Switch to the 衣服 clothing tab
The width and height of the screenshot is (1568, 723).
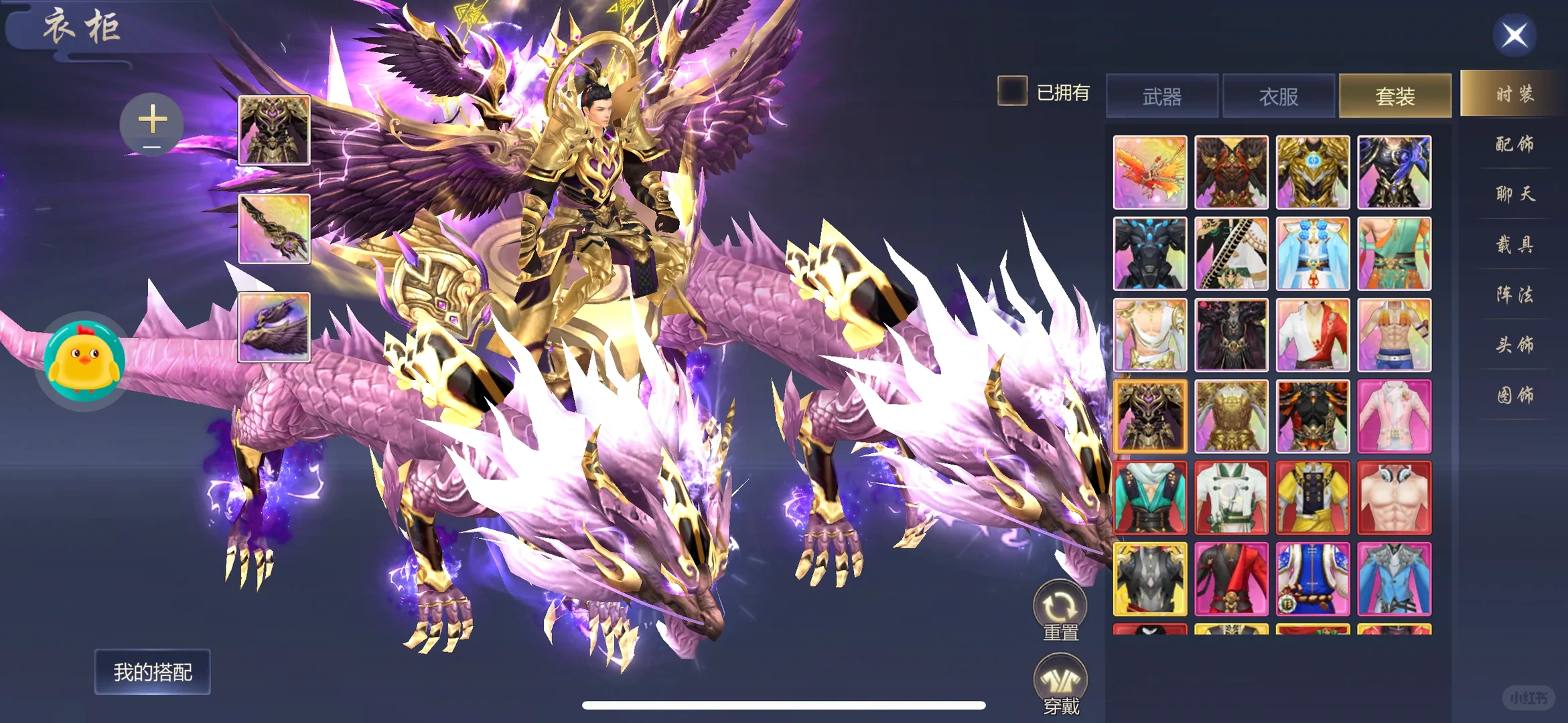(x=1279, y=96)
